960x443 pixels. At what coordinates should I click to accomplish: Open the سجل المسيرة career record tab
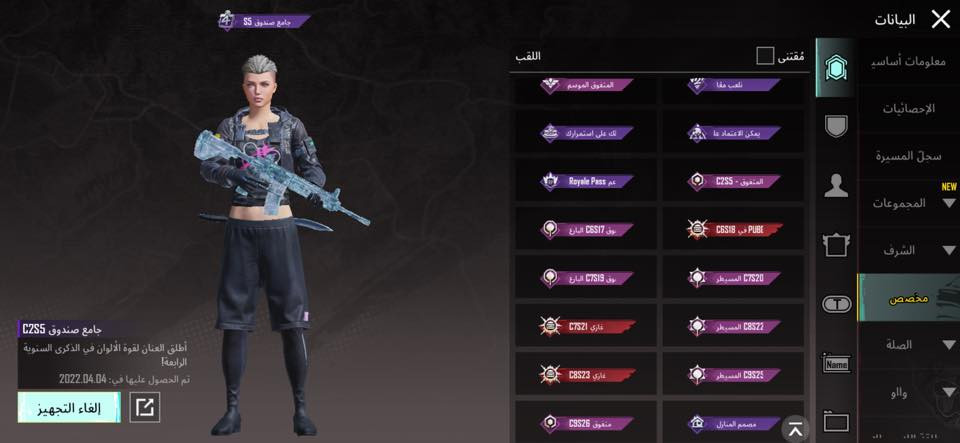tap(908, 156)
